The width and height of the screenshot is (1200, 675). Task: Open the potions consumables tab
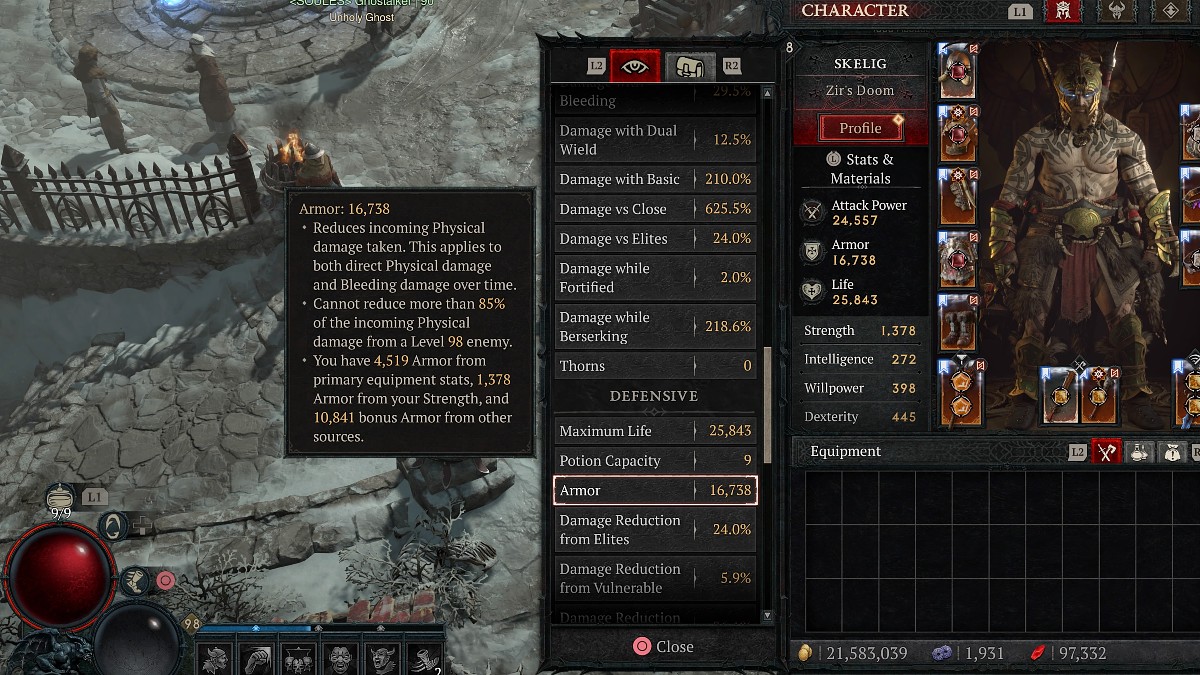point(1139,452)
